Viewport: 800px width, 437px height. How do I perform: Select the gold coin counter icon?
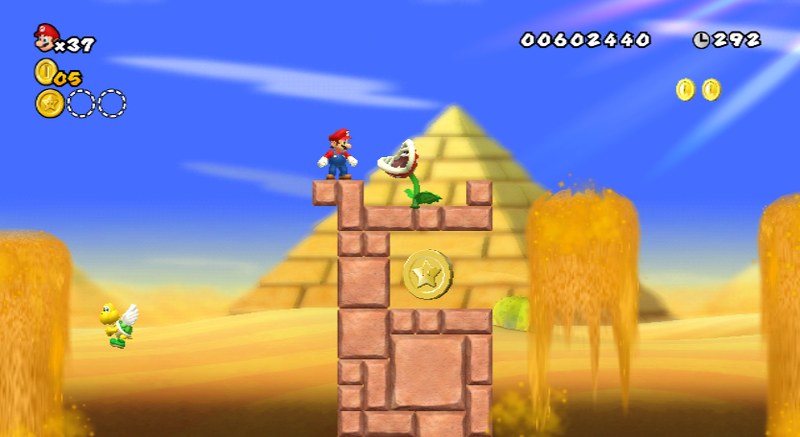point(45,71)
